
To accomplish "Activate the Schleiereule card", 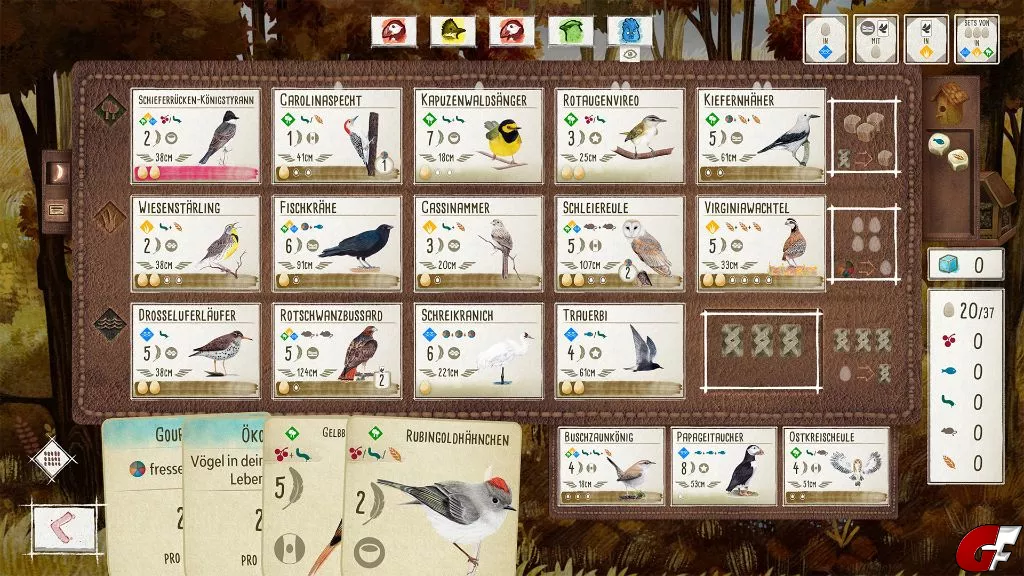I will 620,243.
